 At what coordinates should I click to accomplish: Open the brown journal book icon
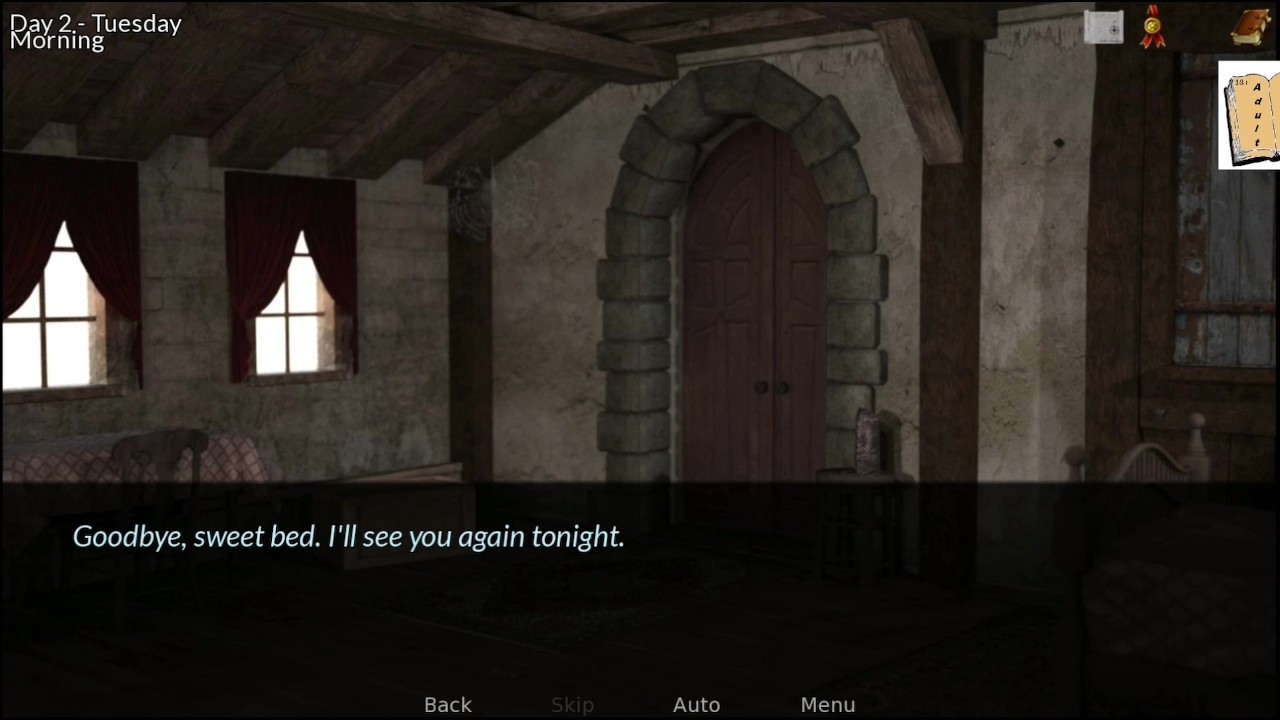coord(1250,28)
